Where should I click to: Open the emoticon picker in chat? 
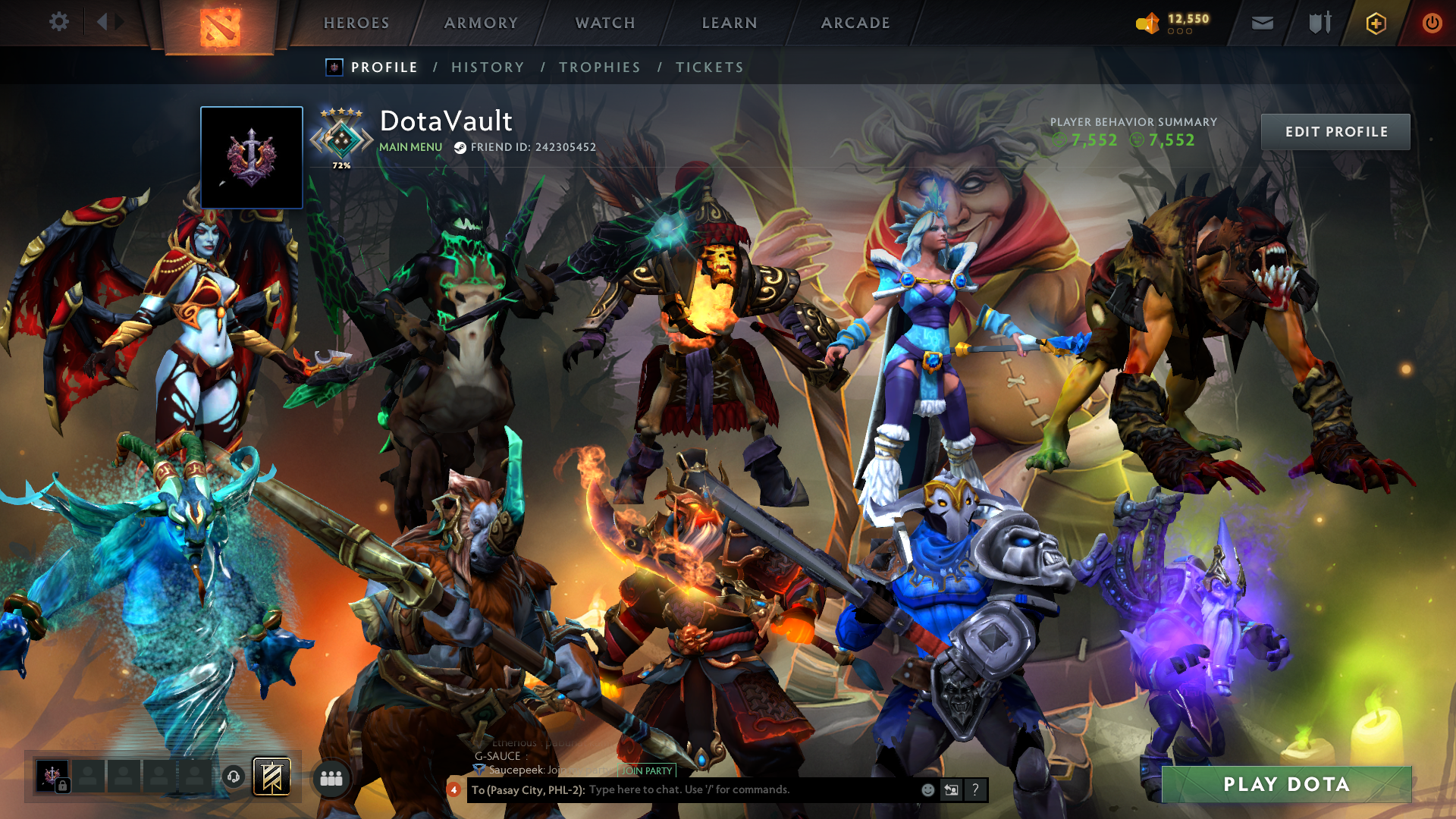pyautogui.click(x=927, y=790)
